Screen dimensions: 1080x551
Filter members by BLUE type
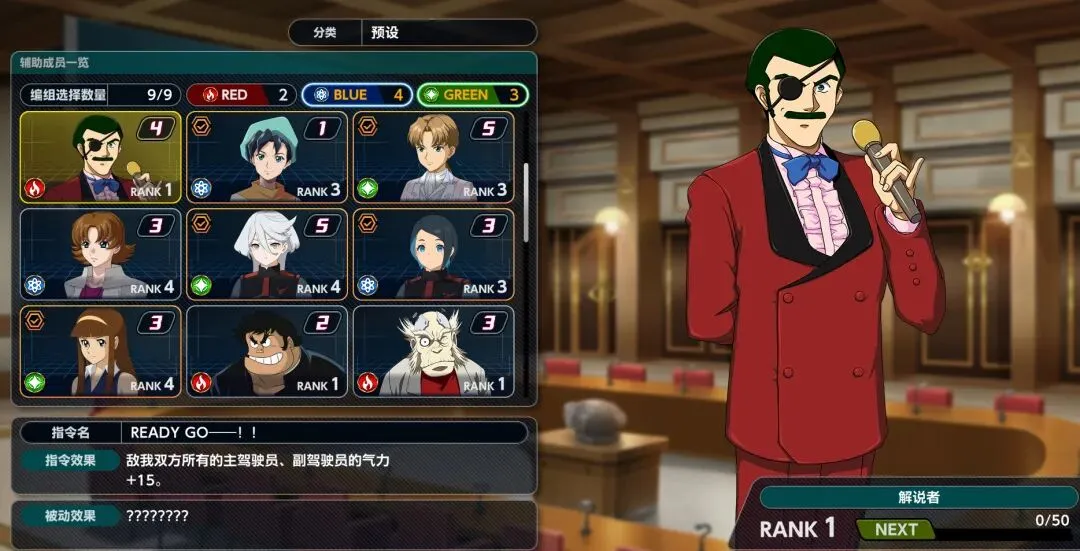[x=357, y=95]
